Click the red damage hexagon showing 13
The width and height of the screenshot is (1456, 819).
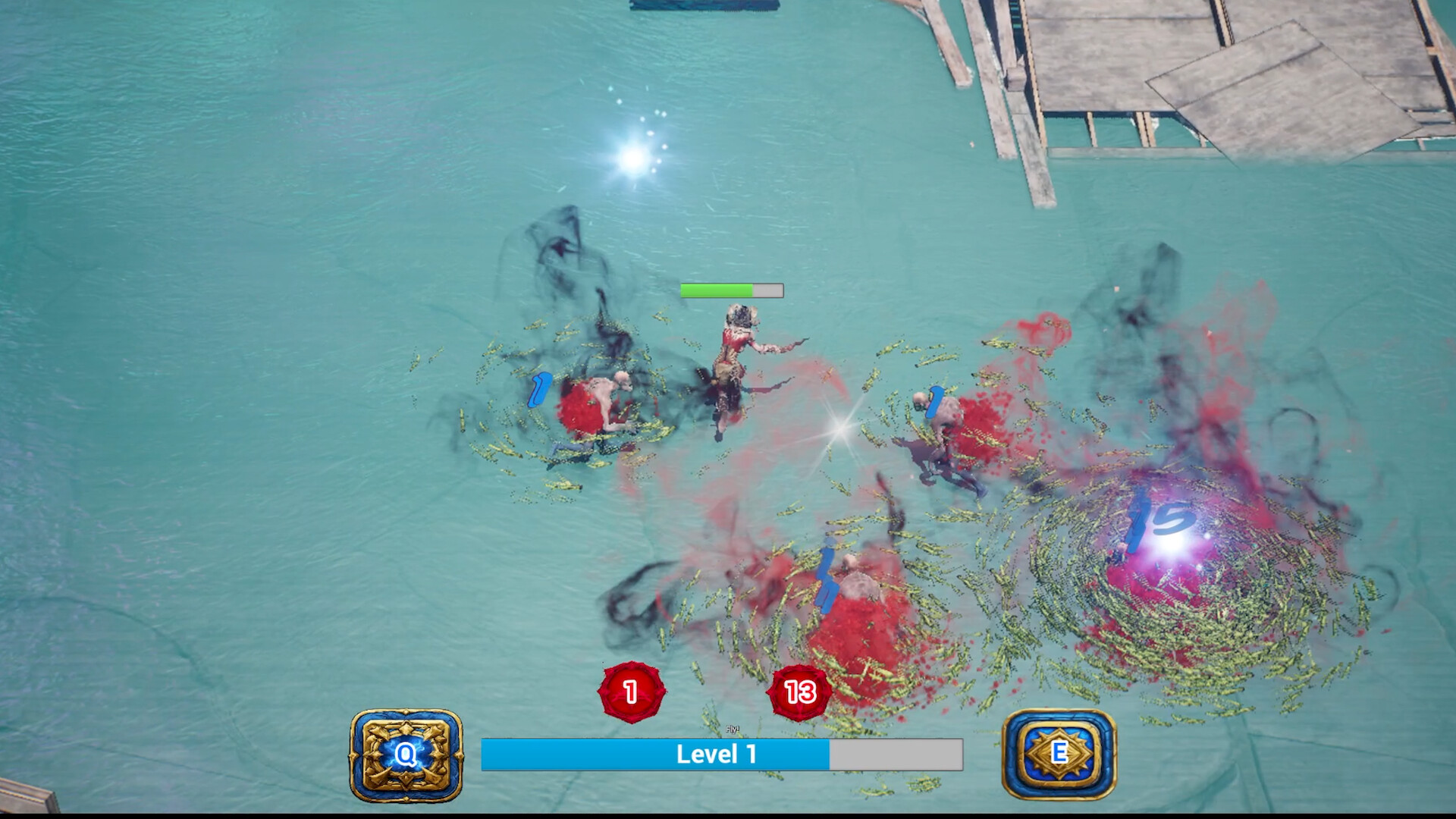coord(799,691)
